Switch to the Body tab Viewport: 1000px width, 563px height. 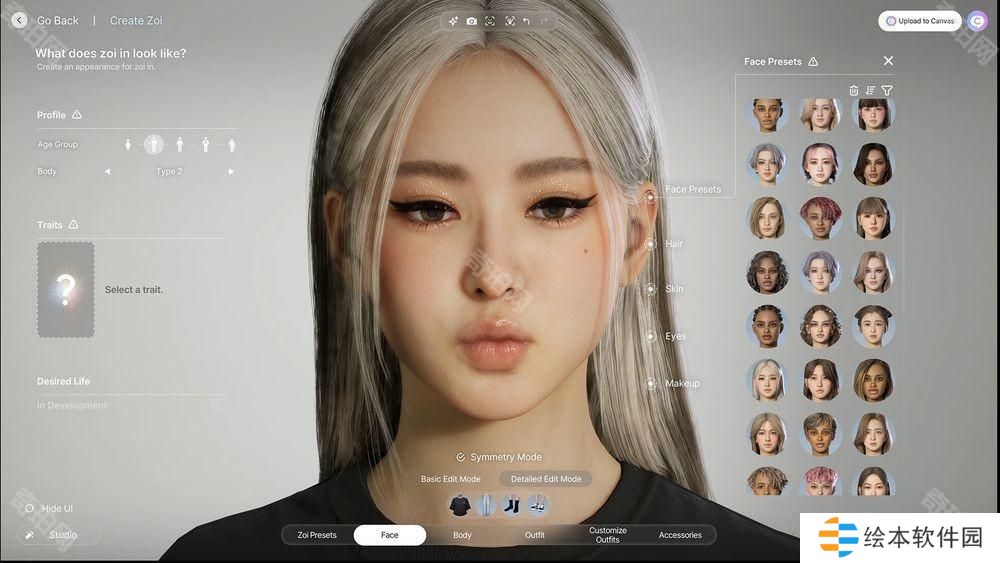462,535
